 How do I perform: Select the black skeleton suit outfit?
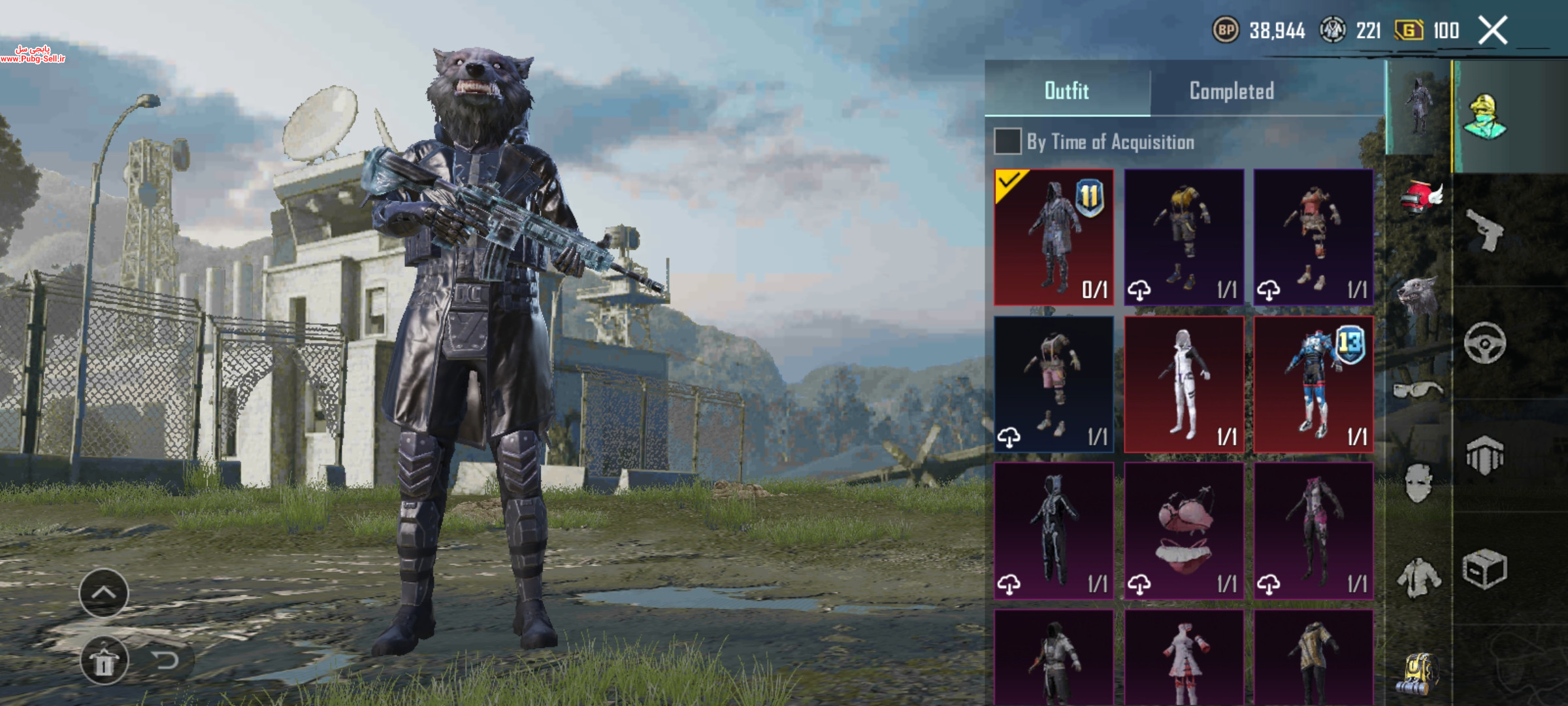coord(1053,531)
